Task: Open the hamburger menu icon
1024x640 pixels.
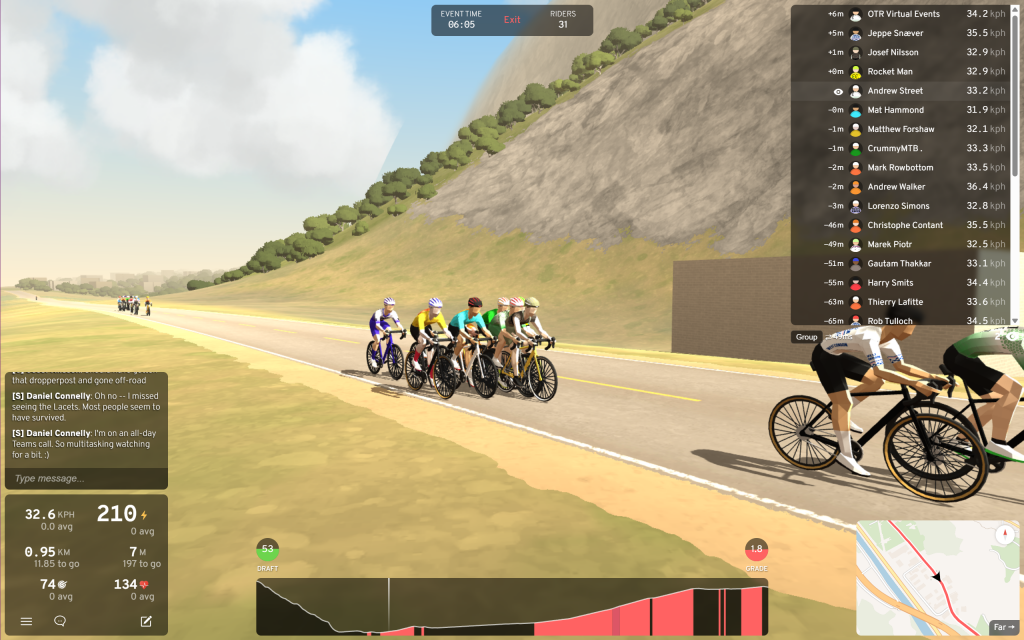Action: tap(27, 621)
